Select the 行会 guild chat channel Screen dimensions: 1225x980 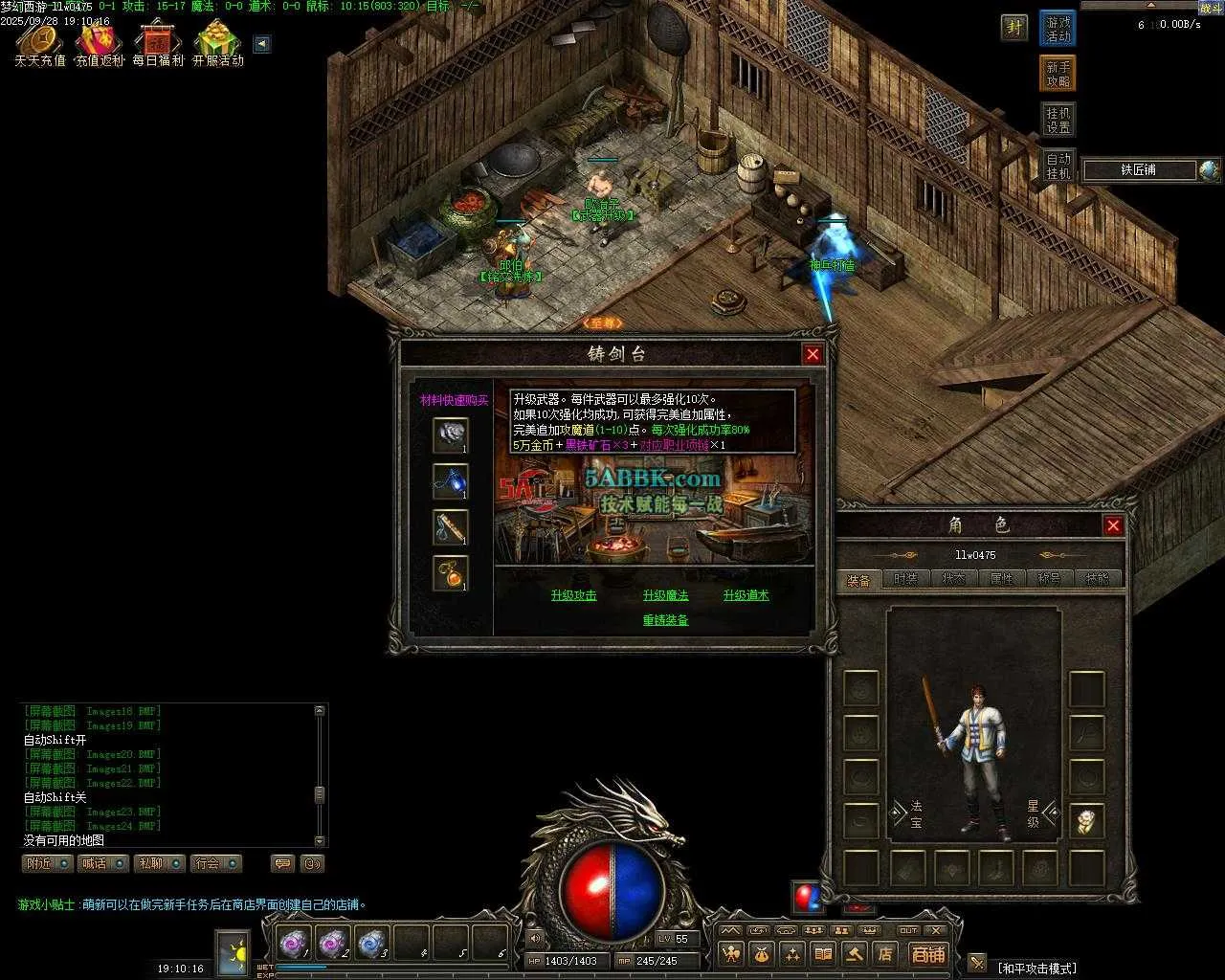(215, 863)
